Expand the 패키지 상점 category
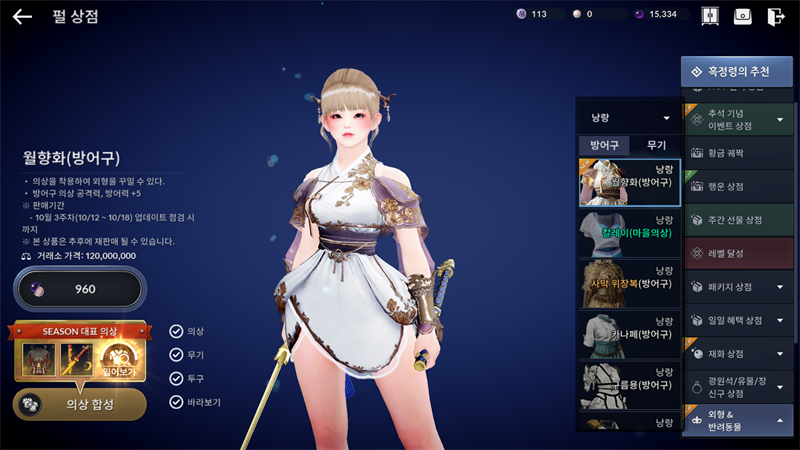Screen dimensions: 800x450 tap(738, 287)
